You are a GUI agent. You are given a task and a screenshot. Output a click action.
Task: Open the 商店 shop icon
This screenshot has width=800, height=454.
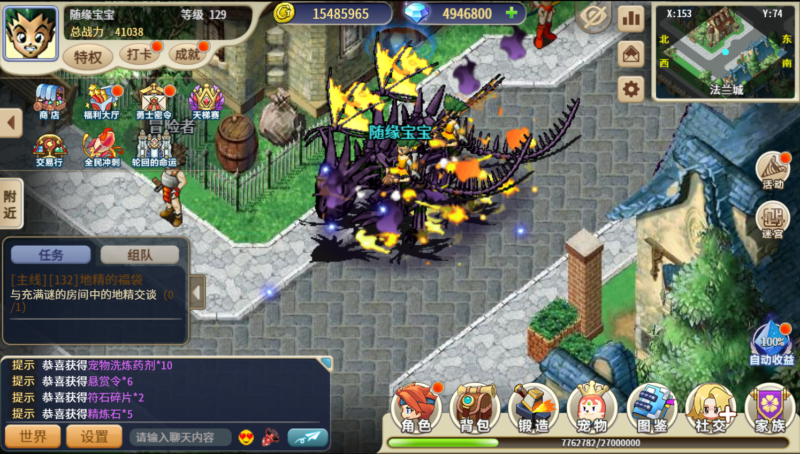tap(48, 101)
